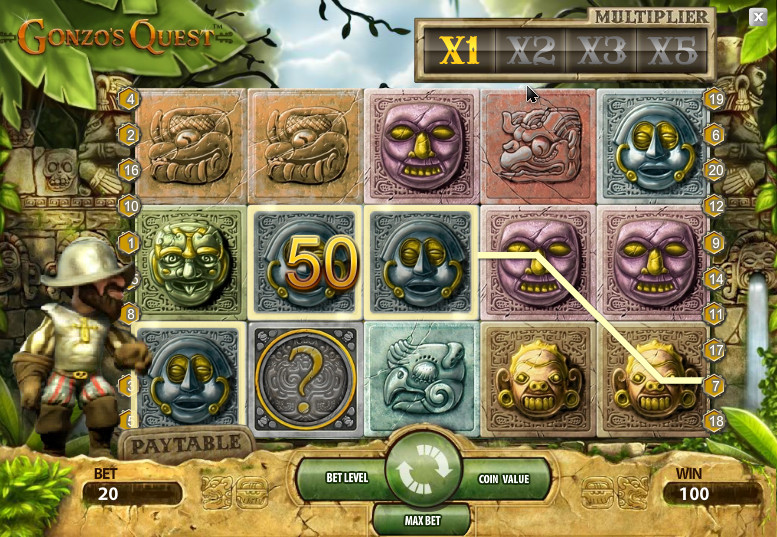Screen dimensions: 777x537
Task: Select the payline 10 marker
Action: click(x=129, y=206)
